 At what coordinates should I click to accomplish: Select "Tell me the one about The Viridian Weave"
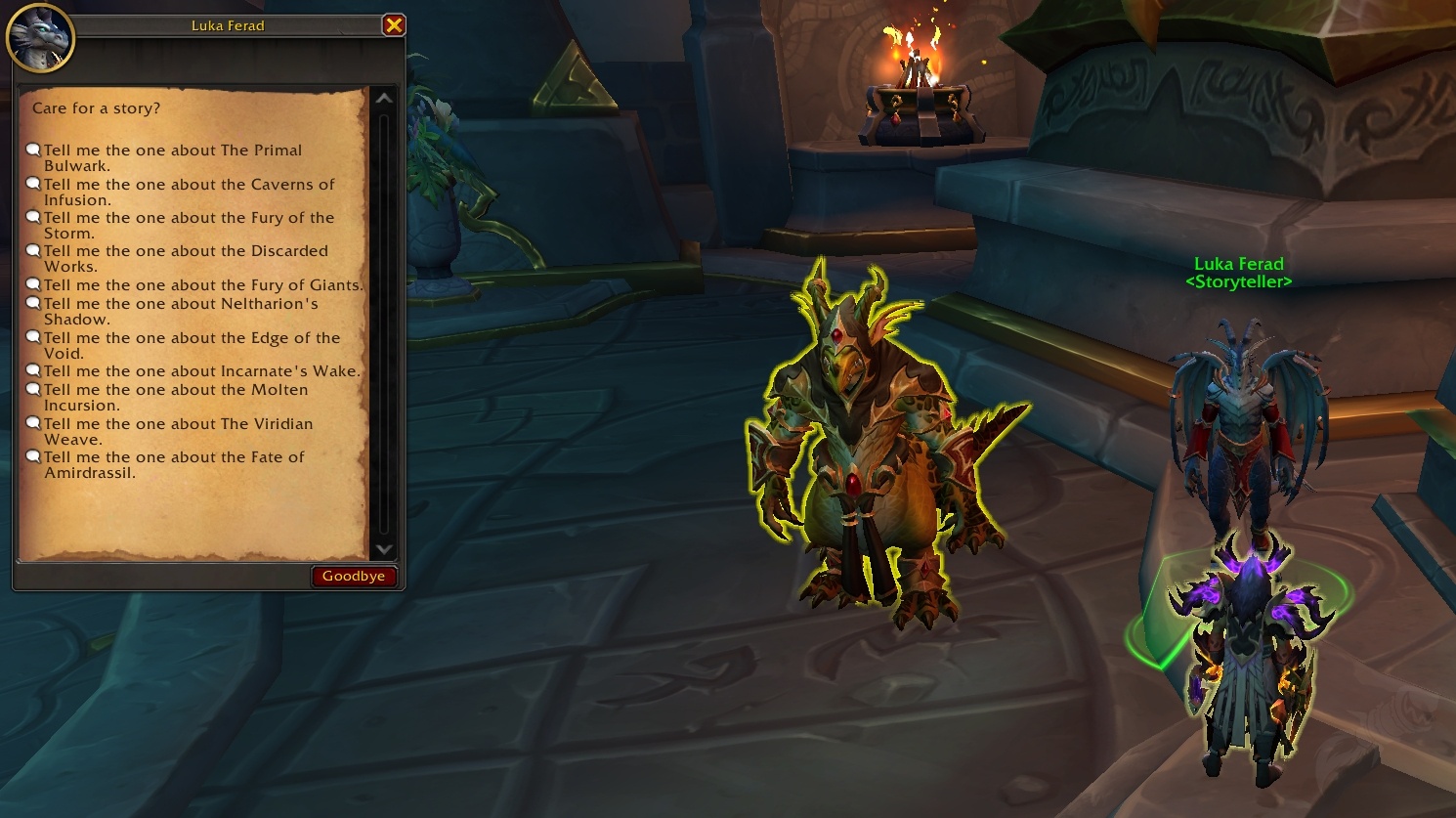point(179,431)
